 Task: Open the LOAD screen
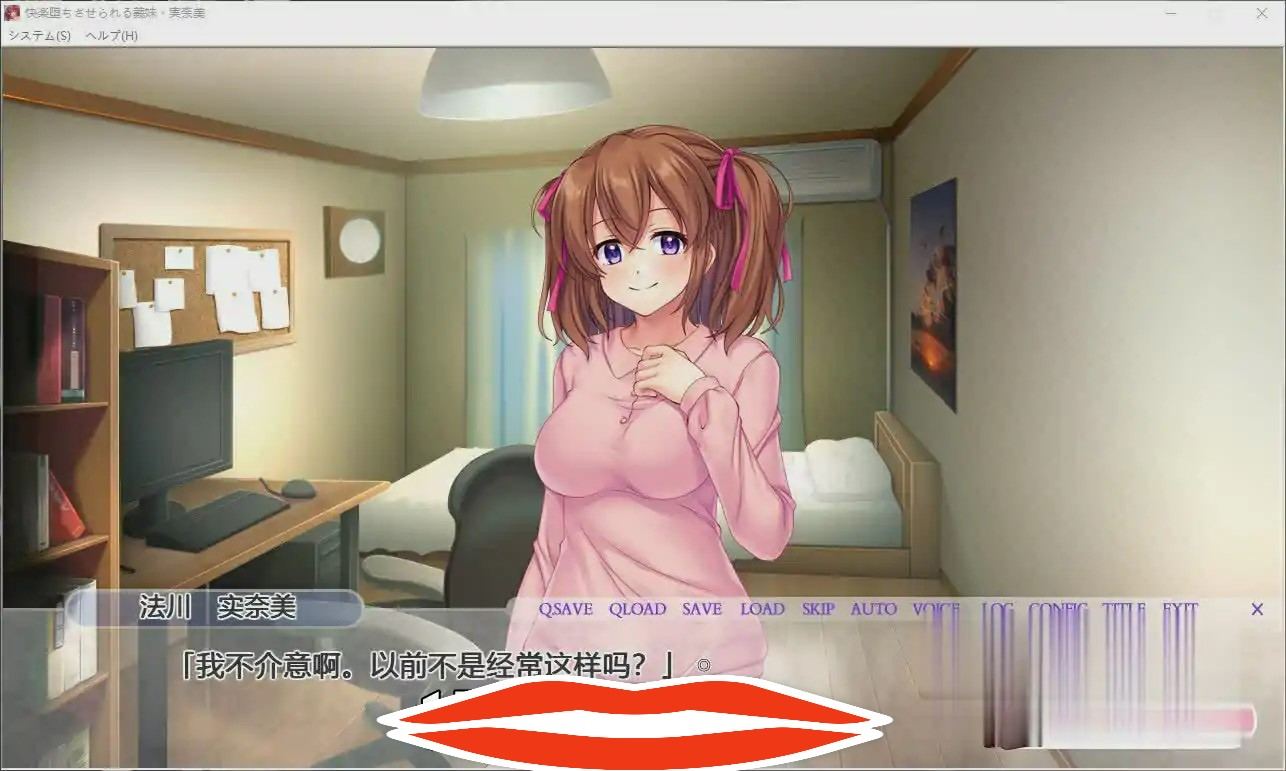coord(764,609)
